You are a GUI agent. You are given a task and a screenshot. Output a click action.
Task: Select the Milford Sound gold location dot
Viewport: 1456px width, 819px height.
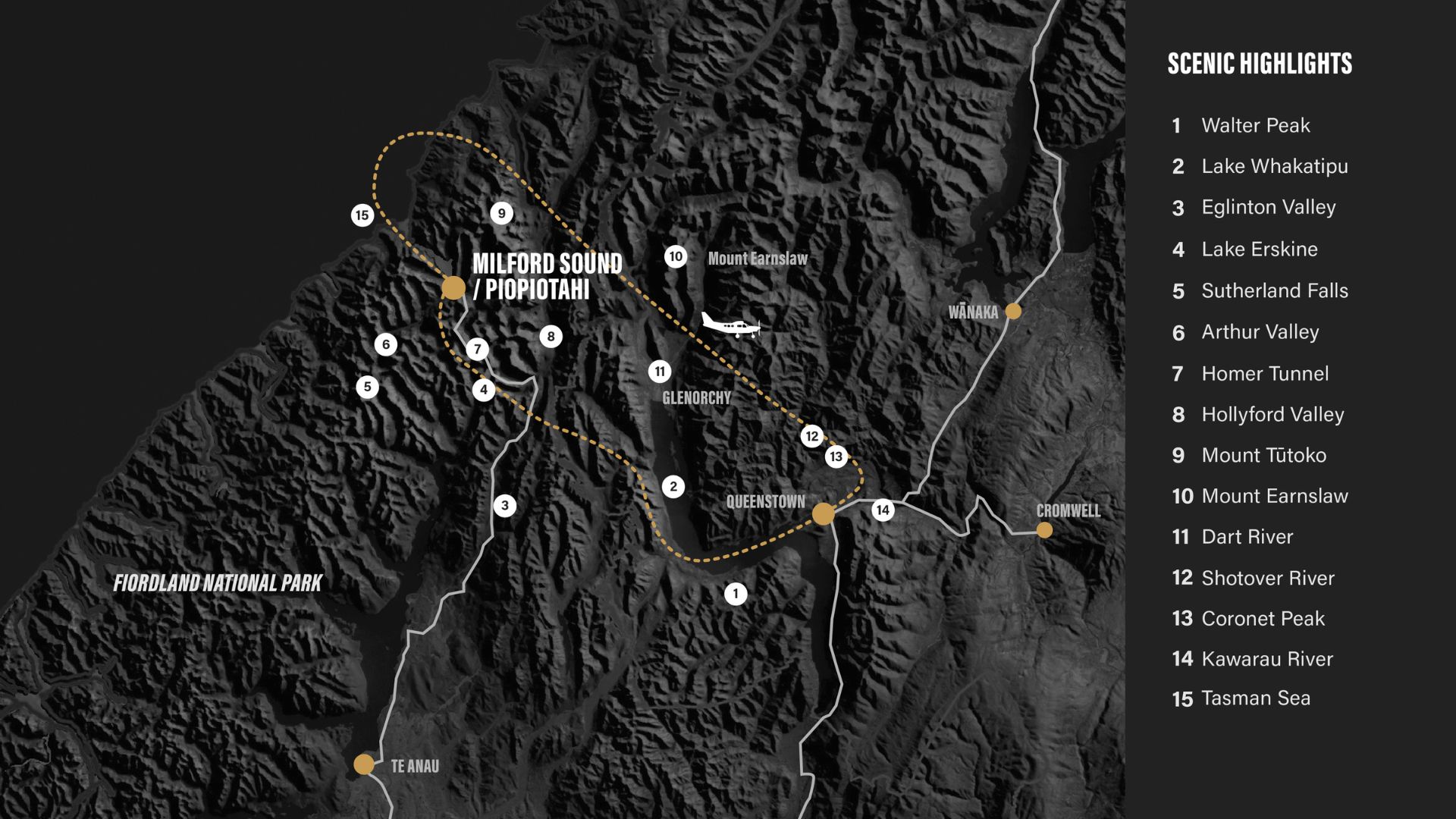(x=453, y=288)
